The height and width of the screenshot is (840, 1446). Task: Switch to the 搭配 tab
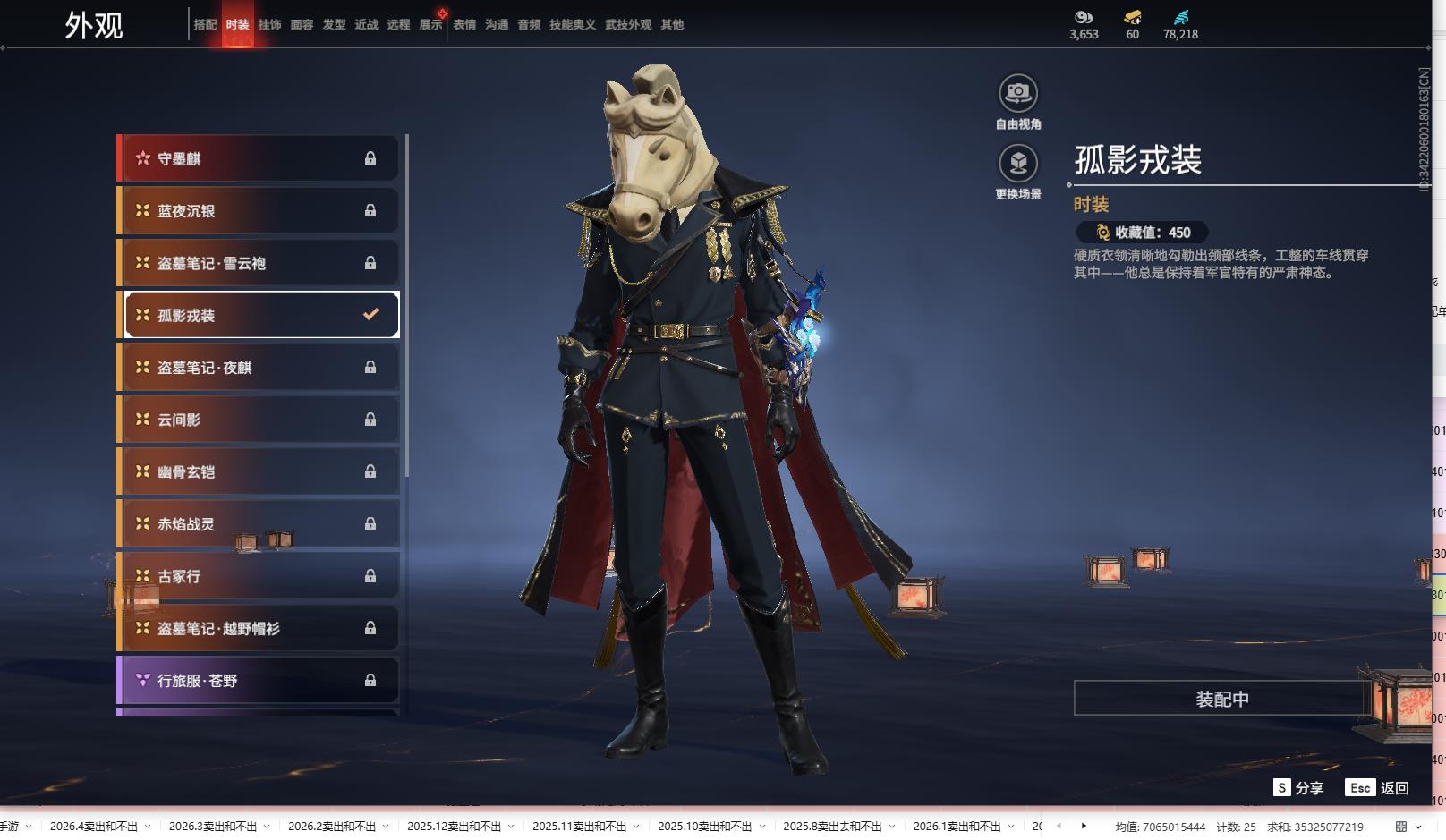click(205, 25)
